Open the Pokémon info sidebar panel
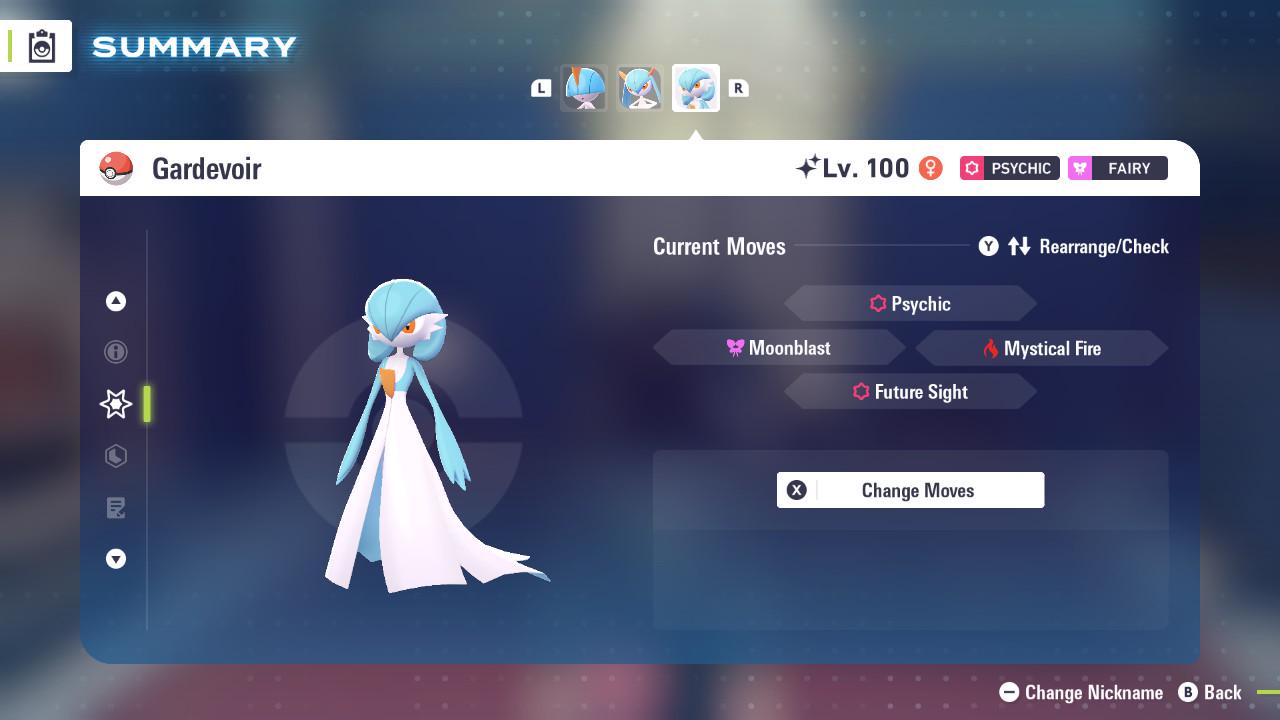 [x=116, y=352]
